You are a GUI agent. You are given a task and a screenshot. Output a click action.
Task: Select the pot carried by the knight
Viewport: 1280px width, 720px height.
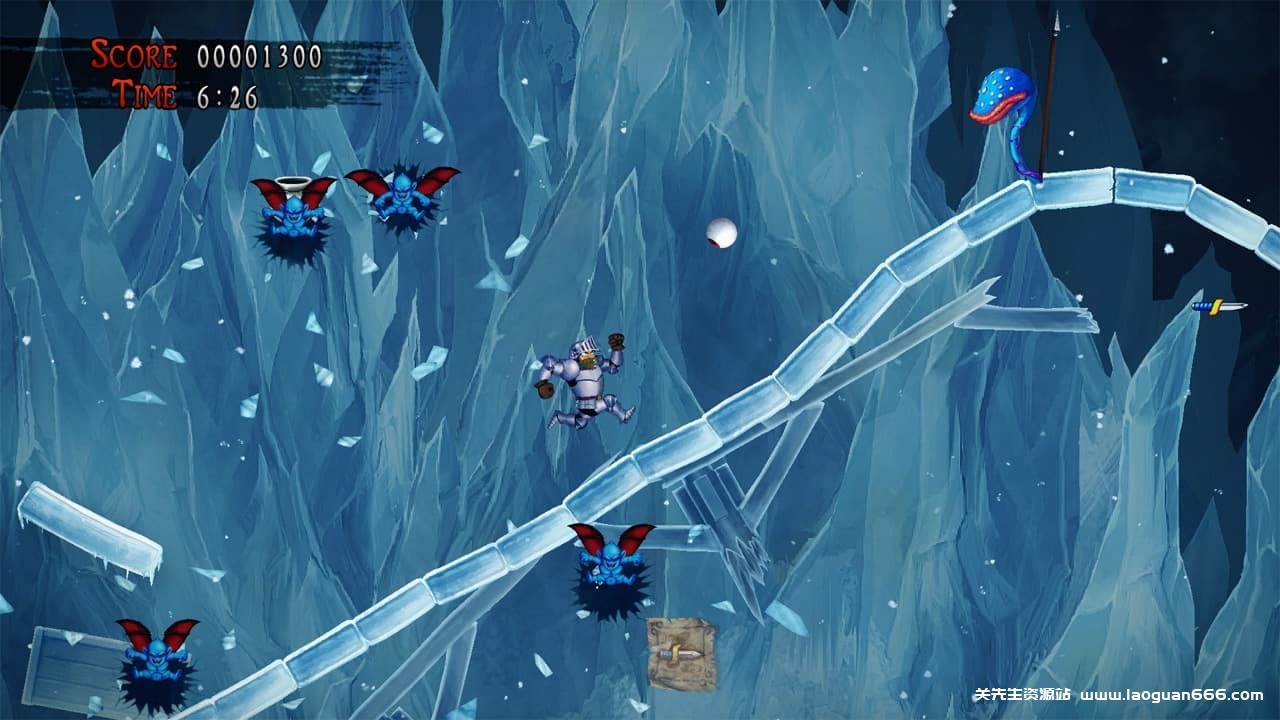(x=546, y=390)
